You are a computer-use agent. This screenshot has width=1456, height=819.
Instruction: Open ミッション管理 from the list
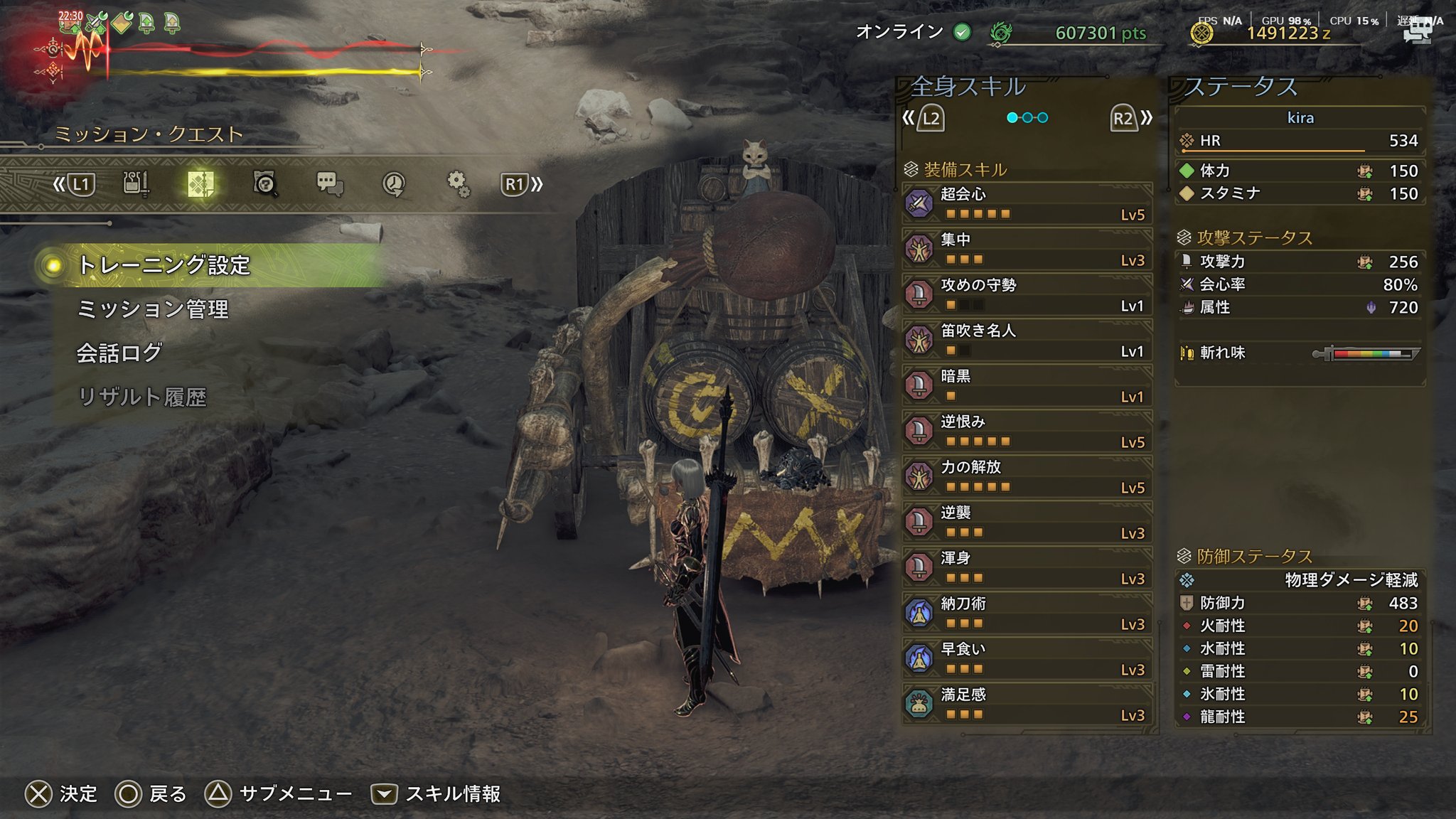point(153,309)
